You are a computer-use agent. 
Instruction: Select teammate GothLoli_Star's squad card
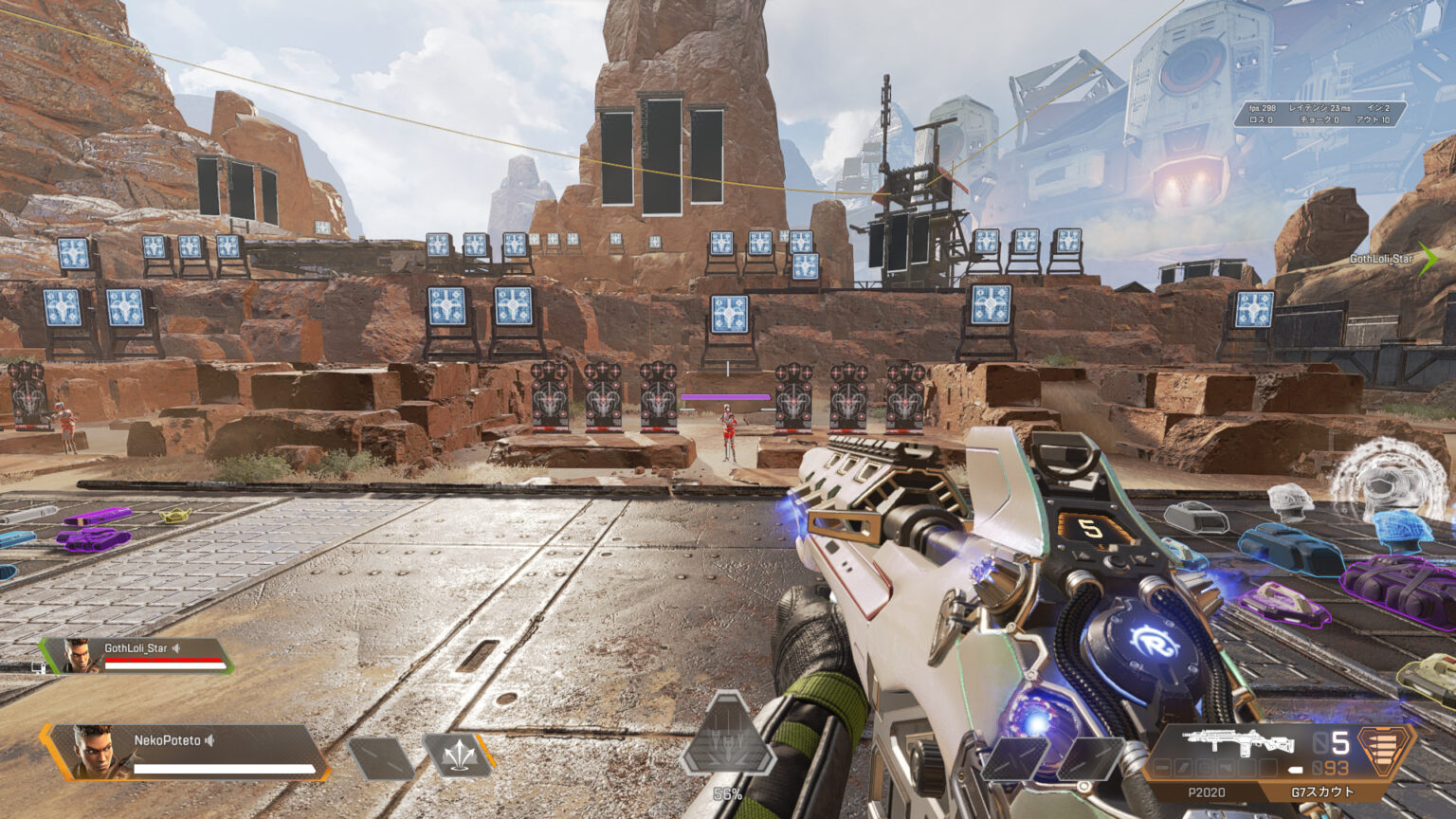[137, 655]
